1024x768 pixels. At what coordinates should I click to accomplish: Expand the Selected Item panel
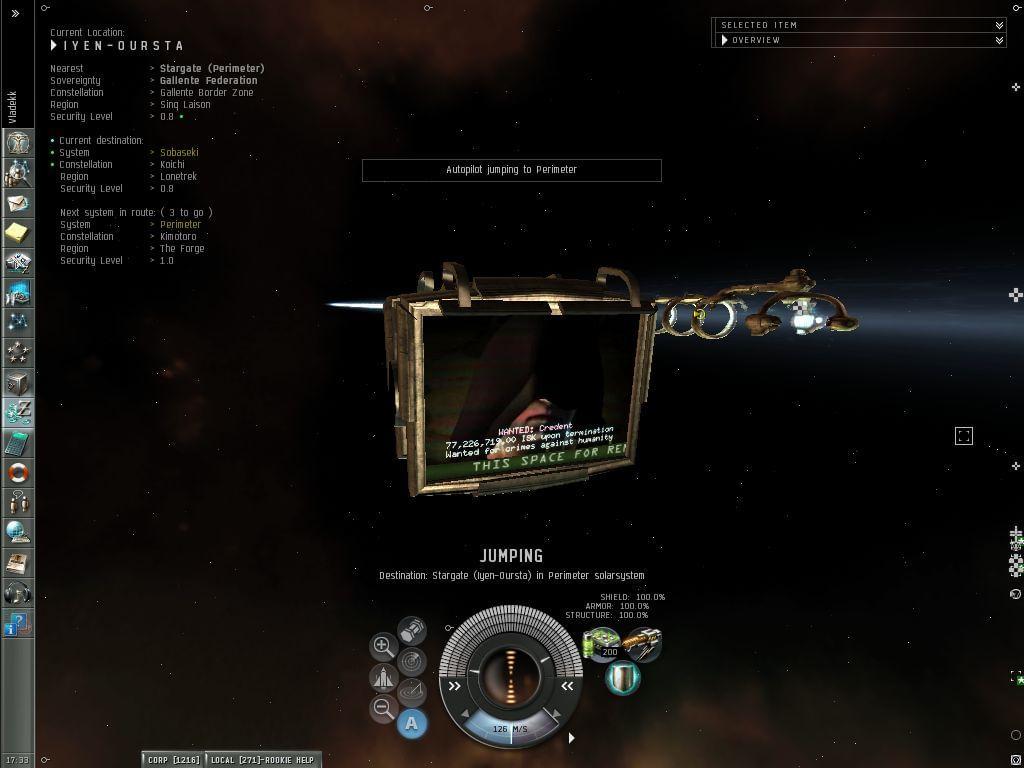tap(999, 25)
